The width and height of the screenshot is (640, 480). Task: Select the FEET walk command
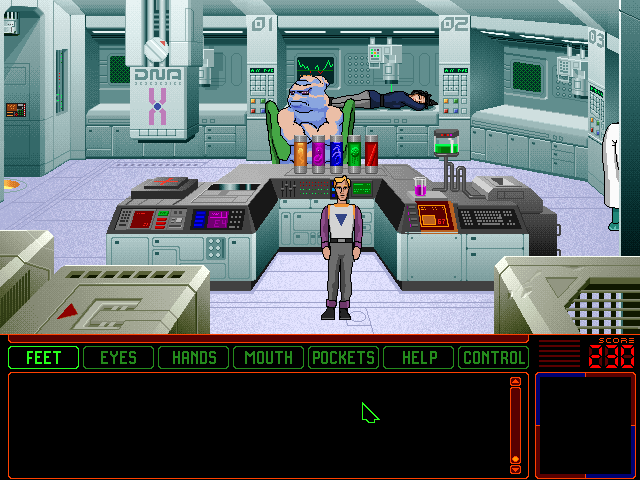tap(44, 357)
